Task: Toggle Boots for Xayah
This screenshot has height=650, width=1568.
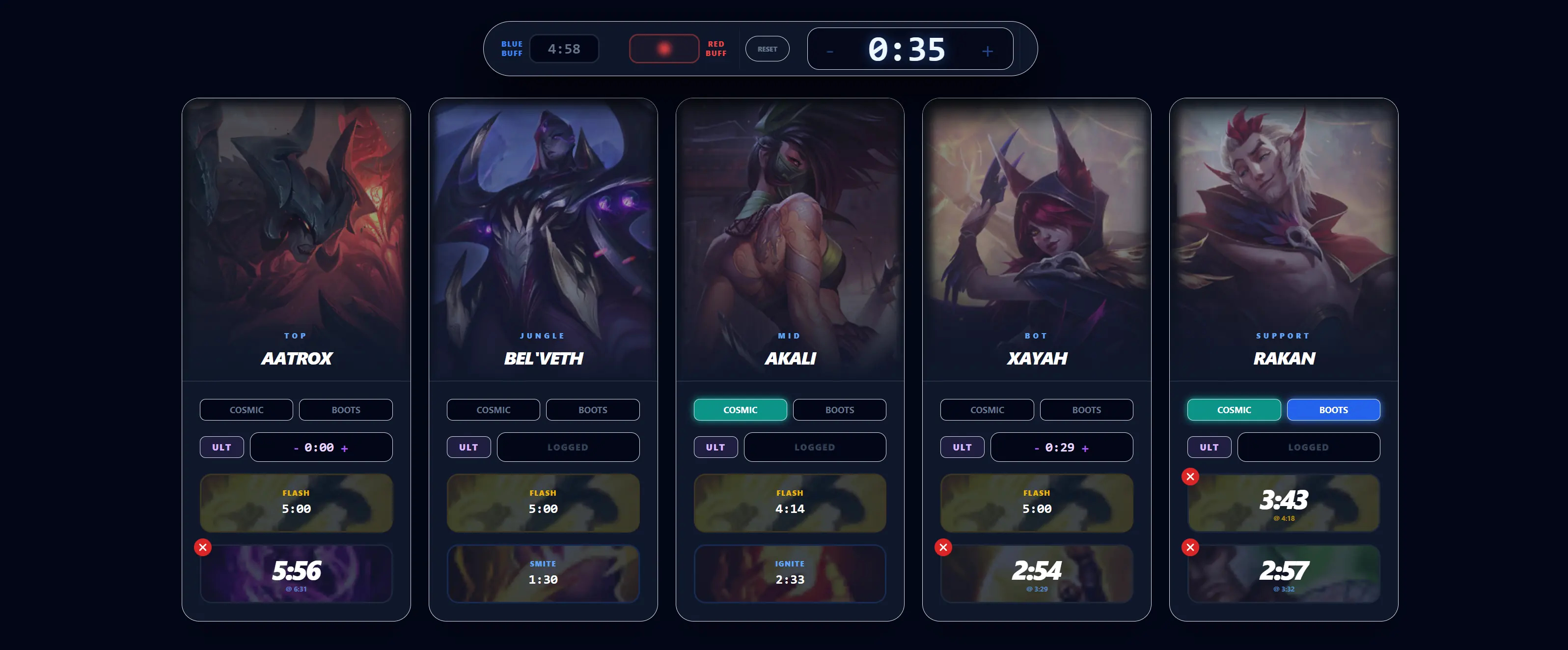Action: [x=1086, y=410]
